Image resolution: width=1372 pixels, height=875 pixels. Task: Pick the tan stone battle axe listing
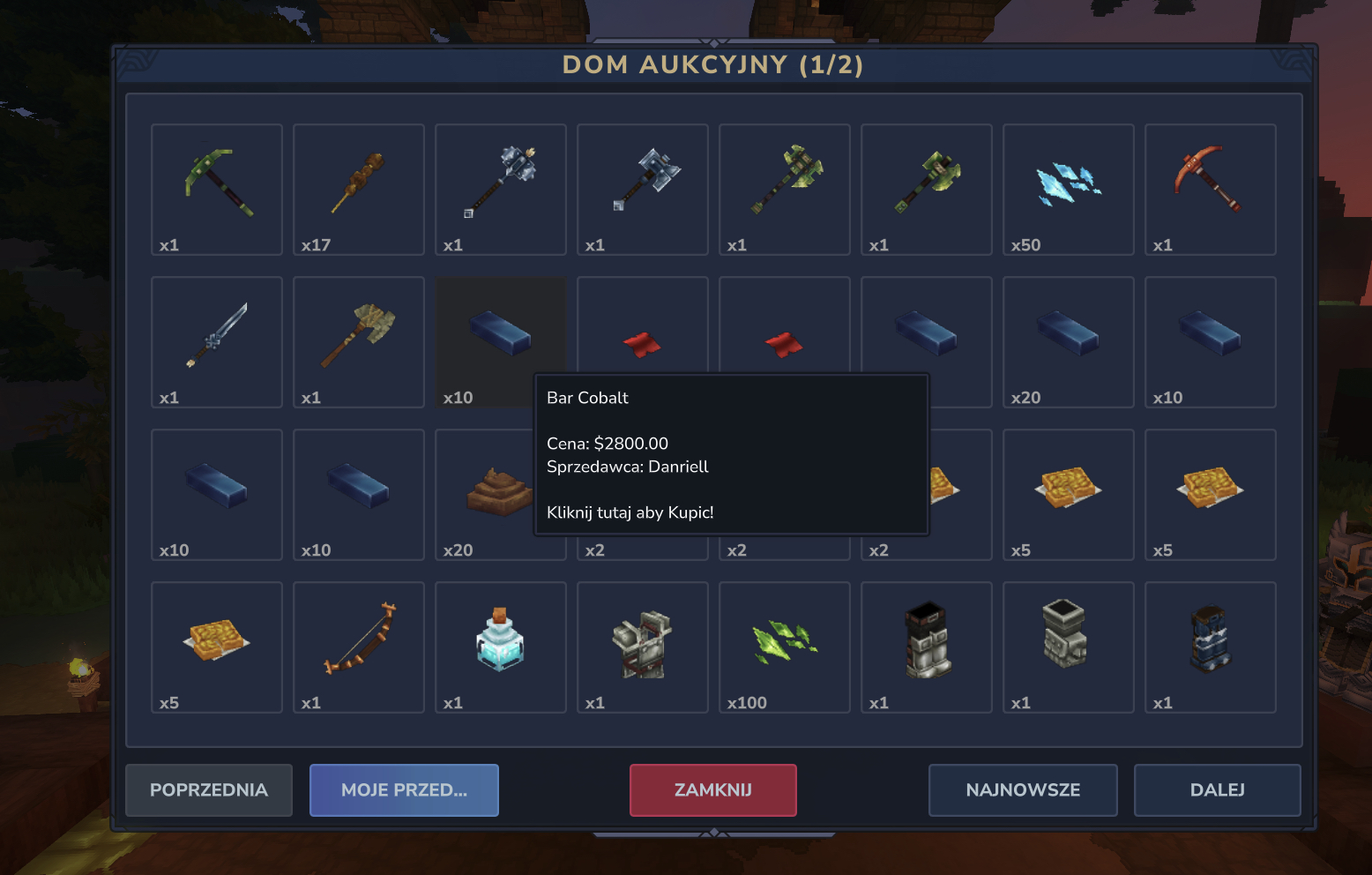coord(359,341)
